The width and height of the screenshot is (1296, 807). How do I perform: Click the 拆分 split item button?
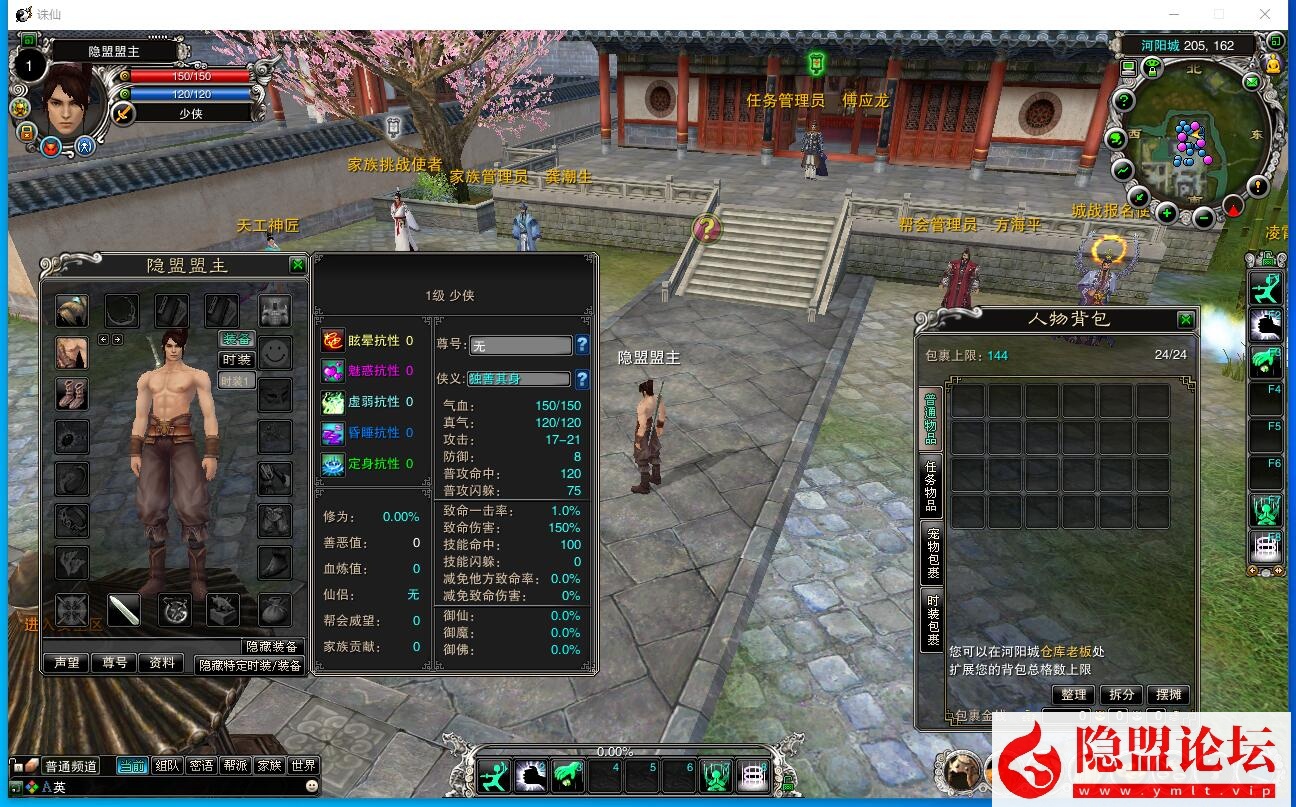click(x=1122, y=694)
